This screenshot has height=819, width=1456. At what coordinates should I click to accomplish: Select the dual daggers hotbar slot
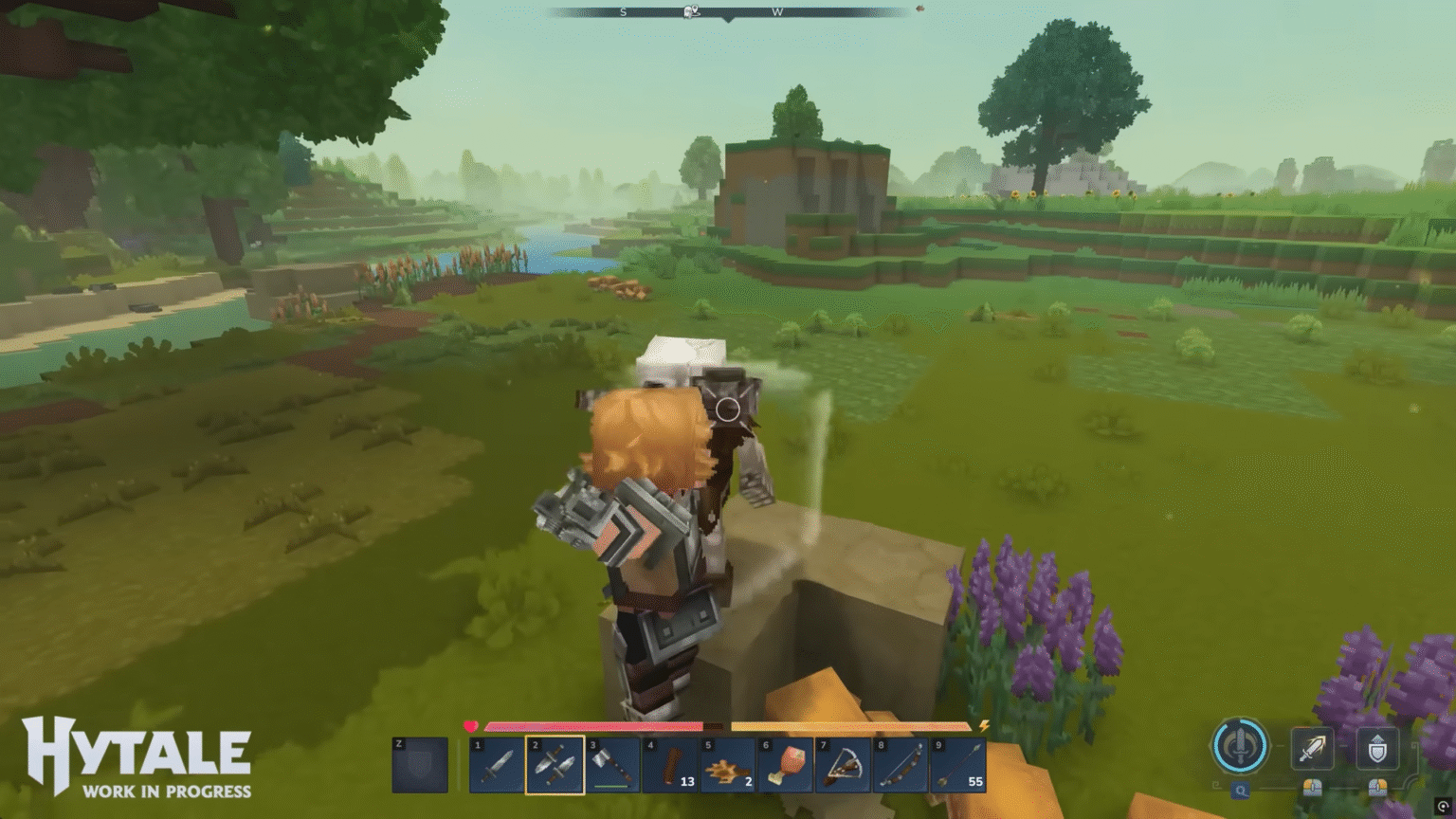(555, 766)
